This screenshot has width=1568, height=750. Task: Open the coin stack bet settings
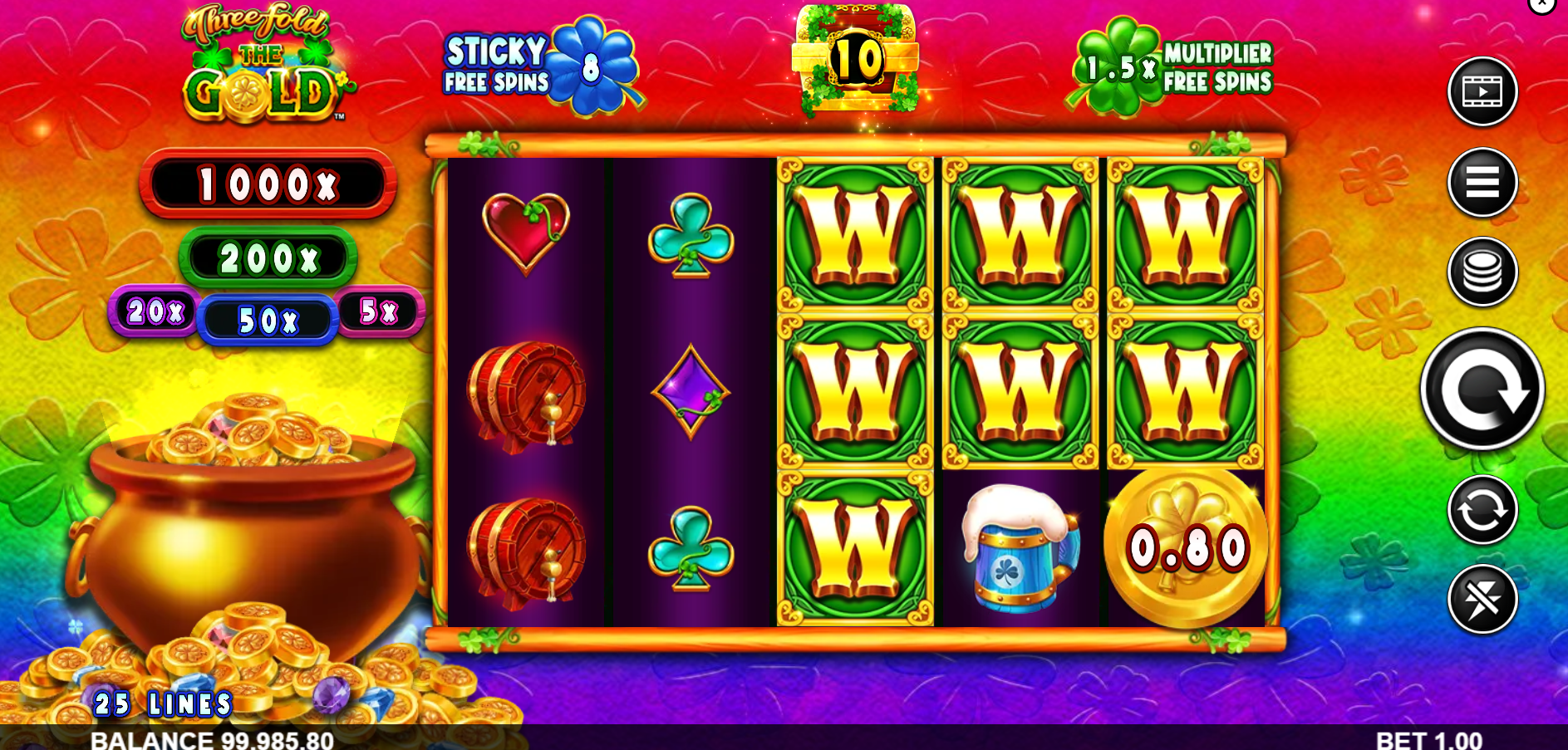[1482, 272]
